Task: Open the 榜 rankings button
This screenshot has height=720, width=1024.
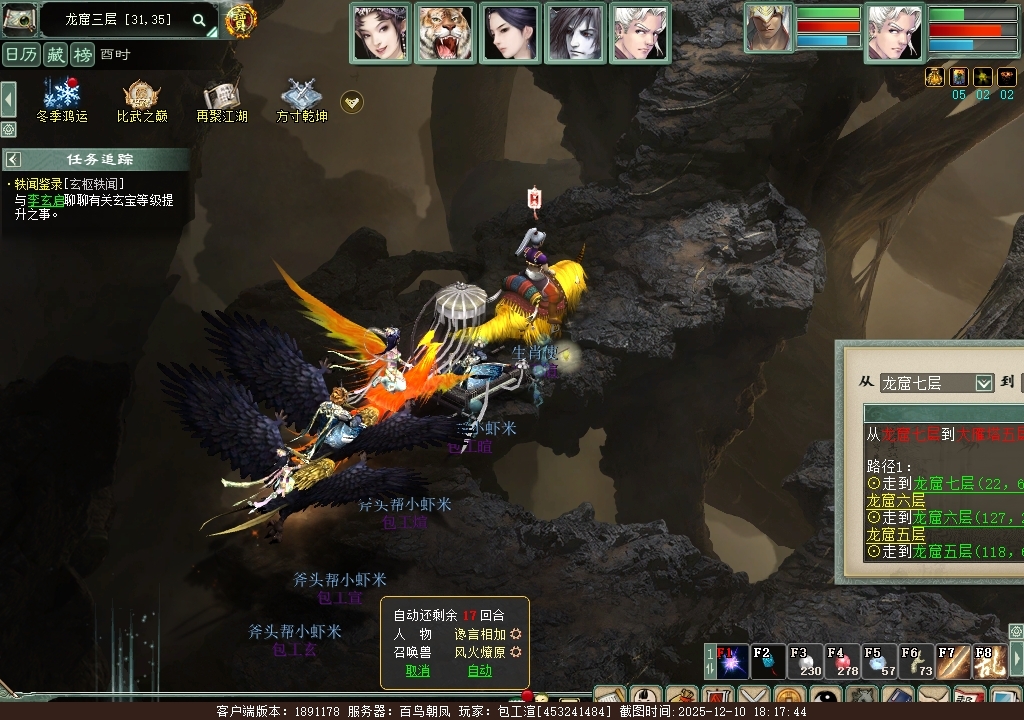Action: [82, 54]
